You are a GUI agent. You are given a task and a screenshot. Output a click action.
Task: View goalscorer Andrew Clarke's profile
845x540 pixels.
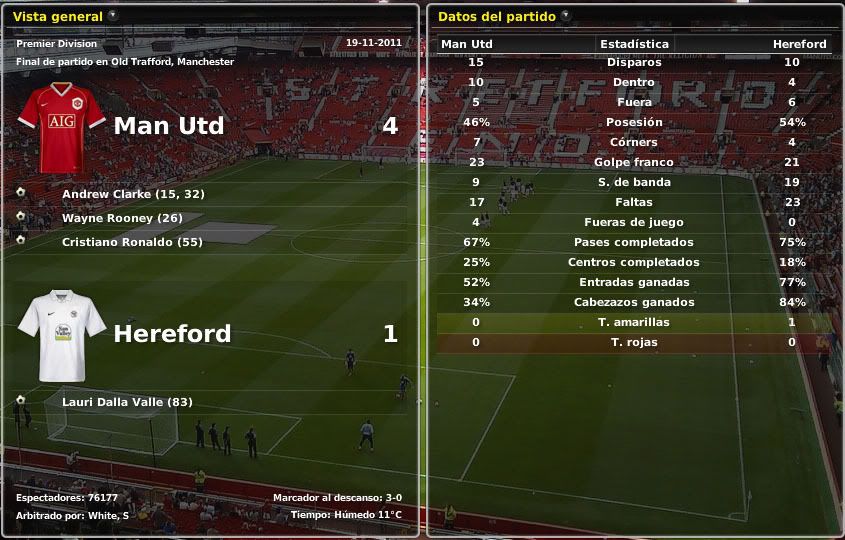pyautogui.click(x=132, y=194)
